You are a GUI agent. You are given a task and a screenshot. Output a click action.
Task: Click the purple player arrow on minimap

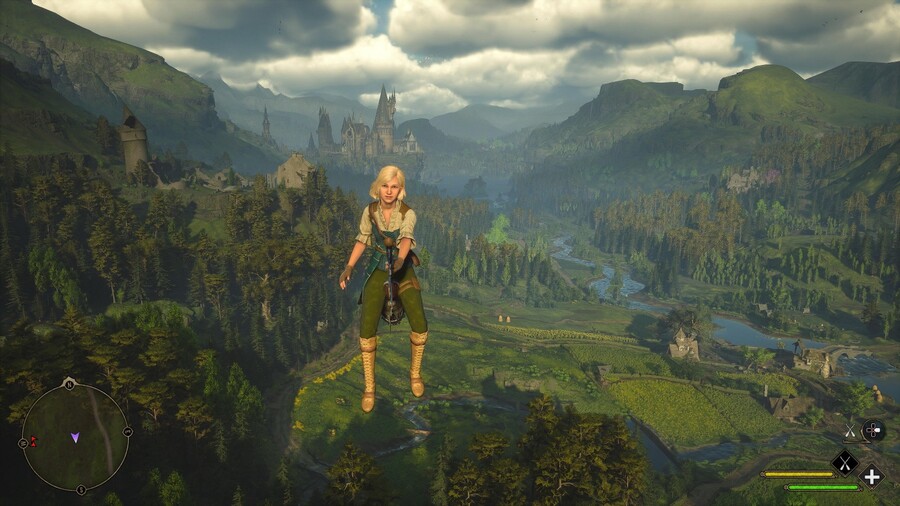click(x=75, y=437)
